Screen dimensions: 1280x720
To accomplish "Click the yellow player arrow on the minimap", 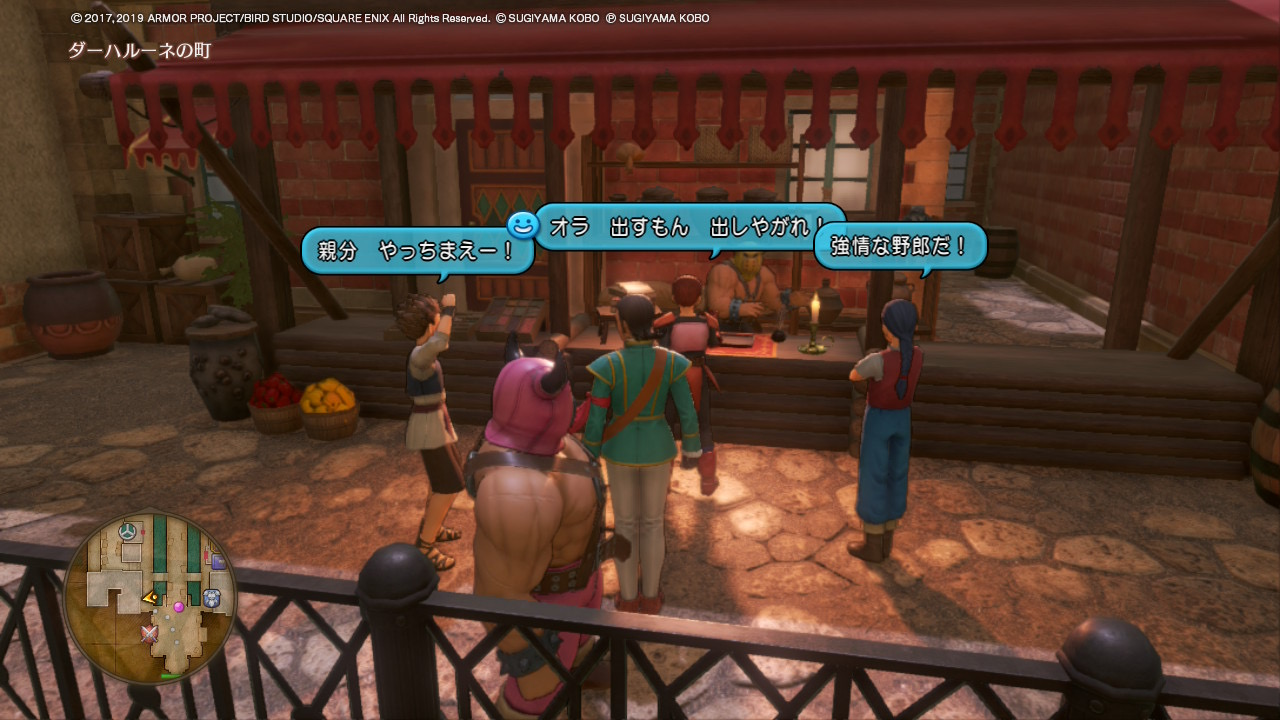I will [x=149, y=597].
